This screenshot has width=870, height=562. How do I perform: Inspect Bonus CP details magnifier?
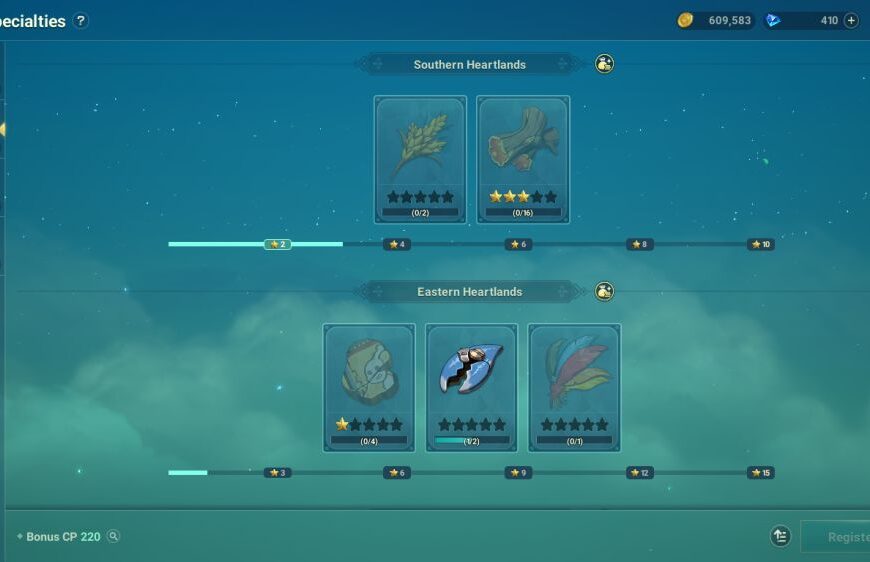(114, 536)
